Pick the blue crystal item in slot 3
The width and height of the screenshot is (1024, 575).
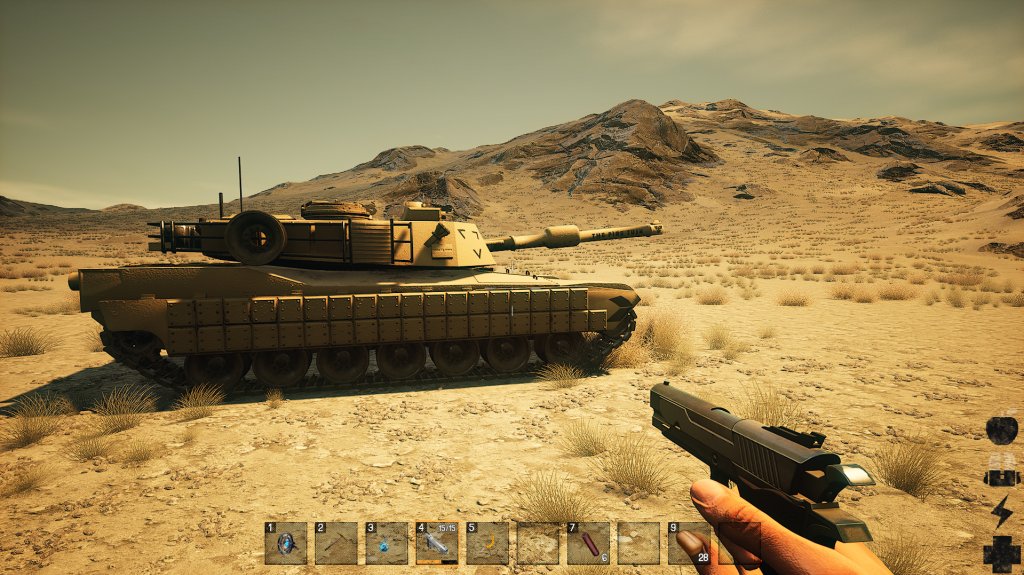point(386,543)
